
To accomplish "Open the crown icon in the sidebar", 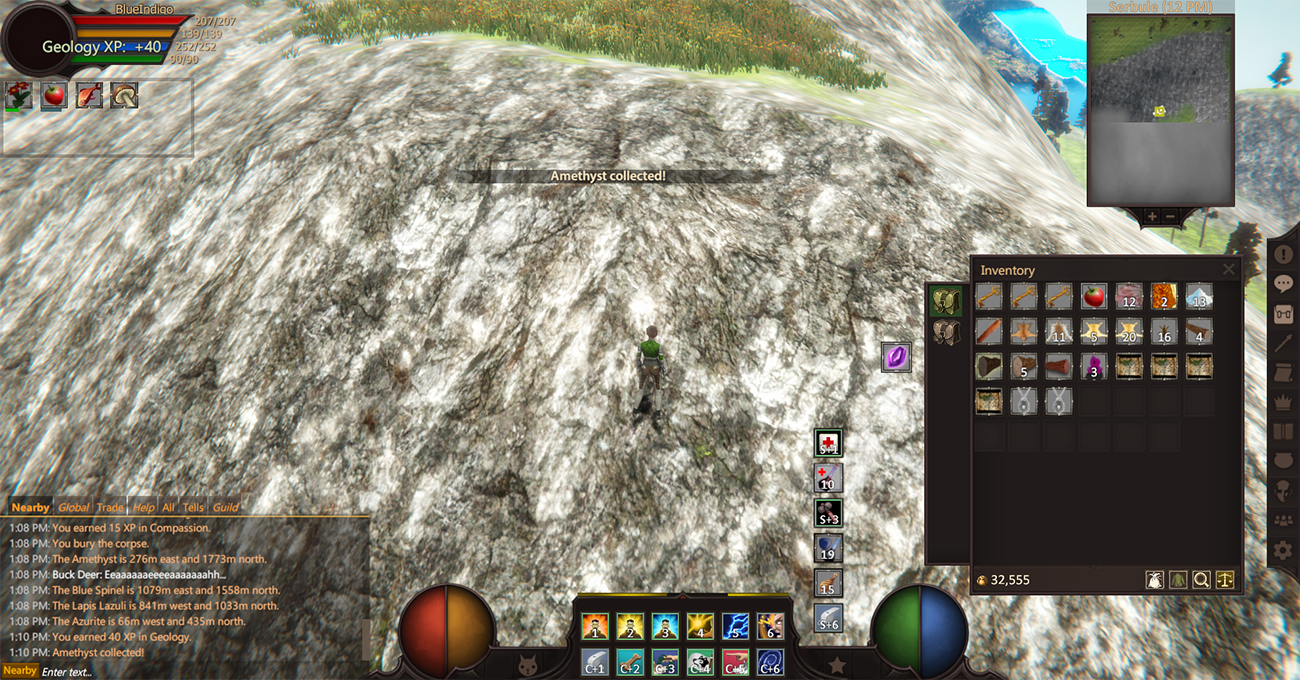I will click(x=1283, y=402).
